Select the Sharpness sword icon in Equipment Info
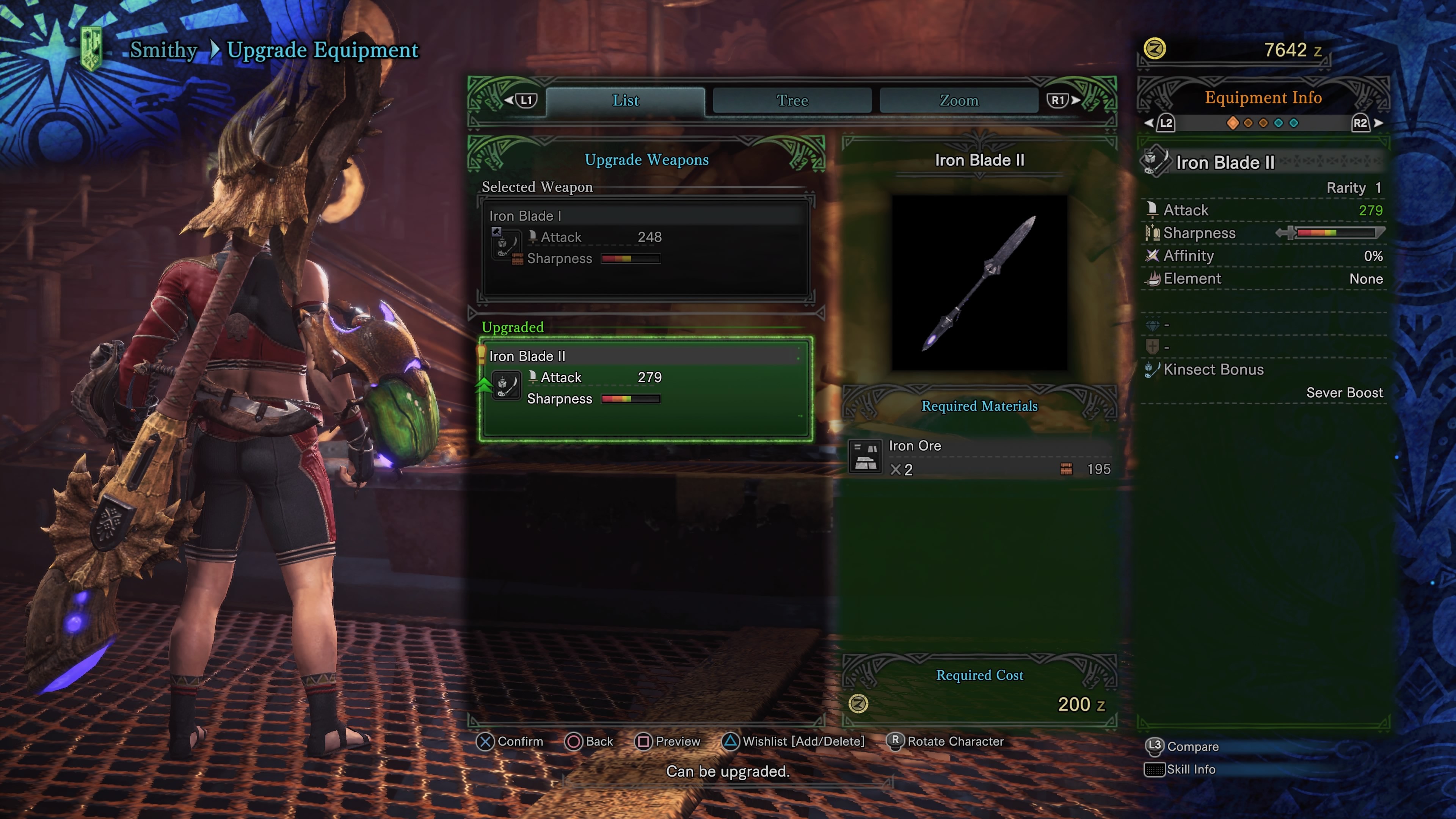 [x=1153, y=233]
